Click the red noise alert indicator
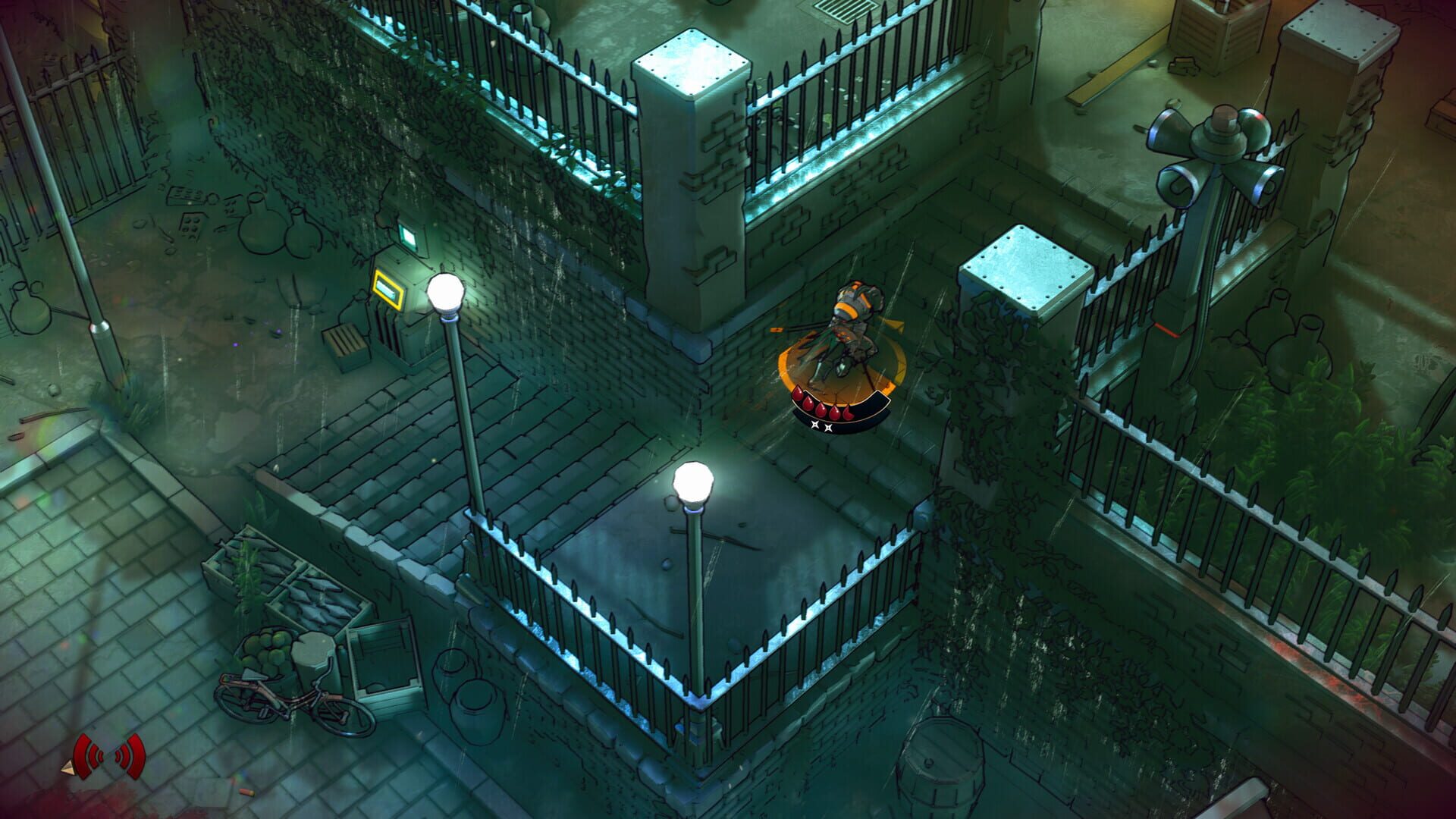This screenshot has width=1456, height=819. [x=108, y=757]
